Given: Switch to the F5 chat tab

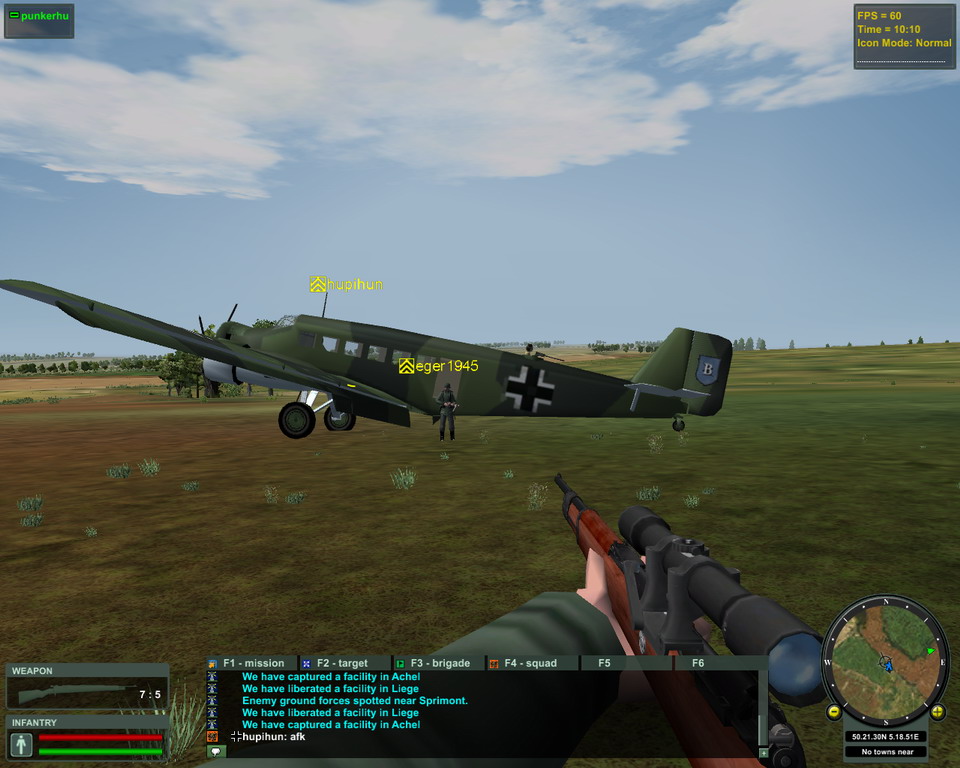Looking at the screenshot, I should click(604, 663).
